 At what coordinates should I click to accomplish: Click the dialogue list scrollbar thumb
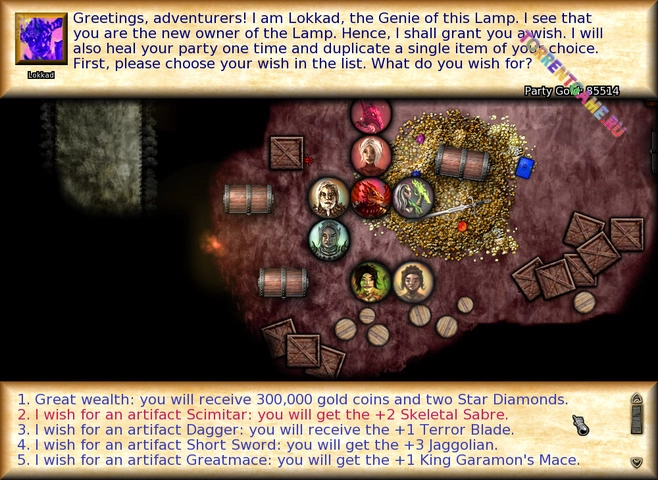point(636,421)
